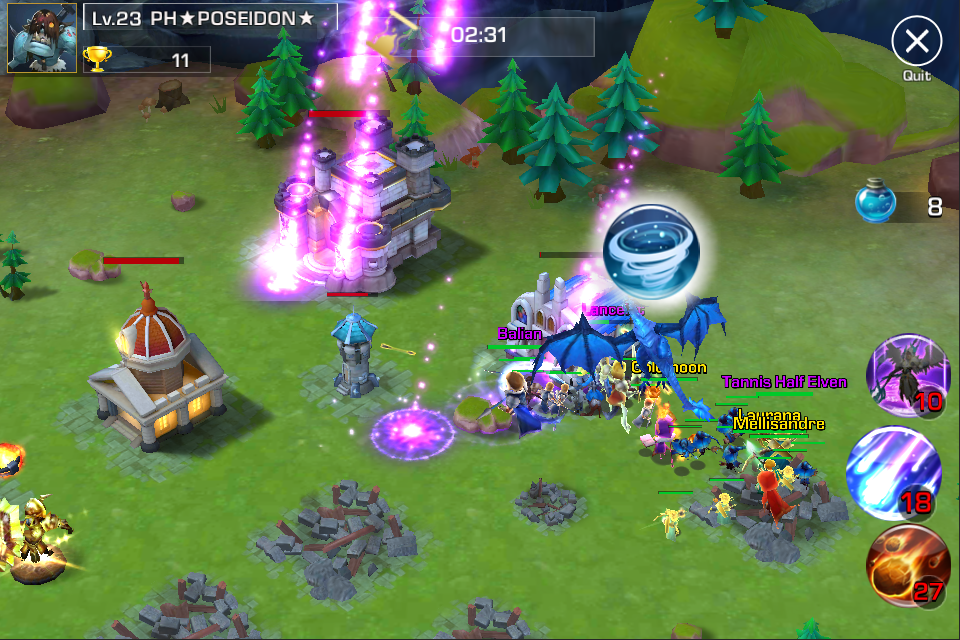Open the opponent's avatar portrait
960x640 pixels.
pos(42,38)
